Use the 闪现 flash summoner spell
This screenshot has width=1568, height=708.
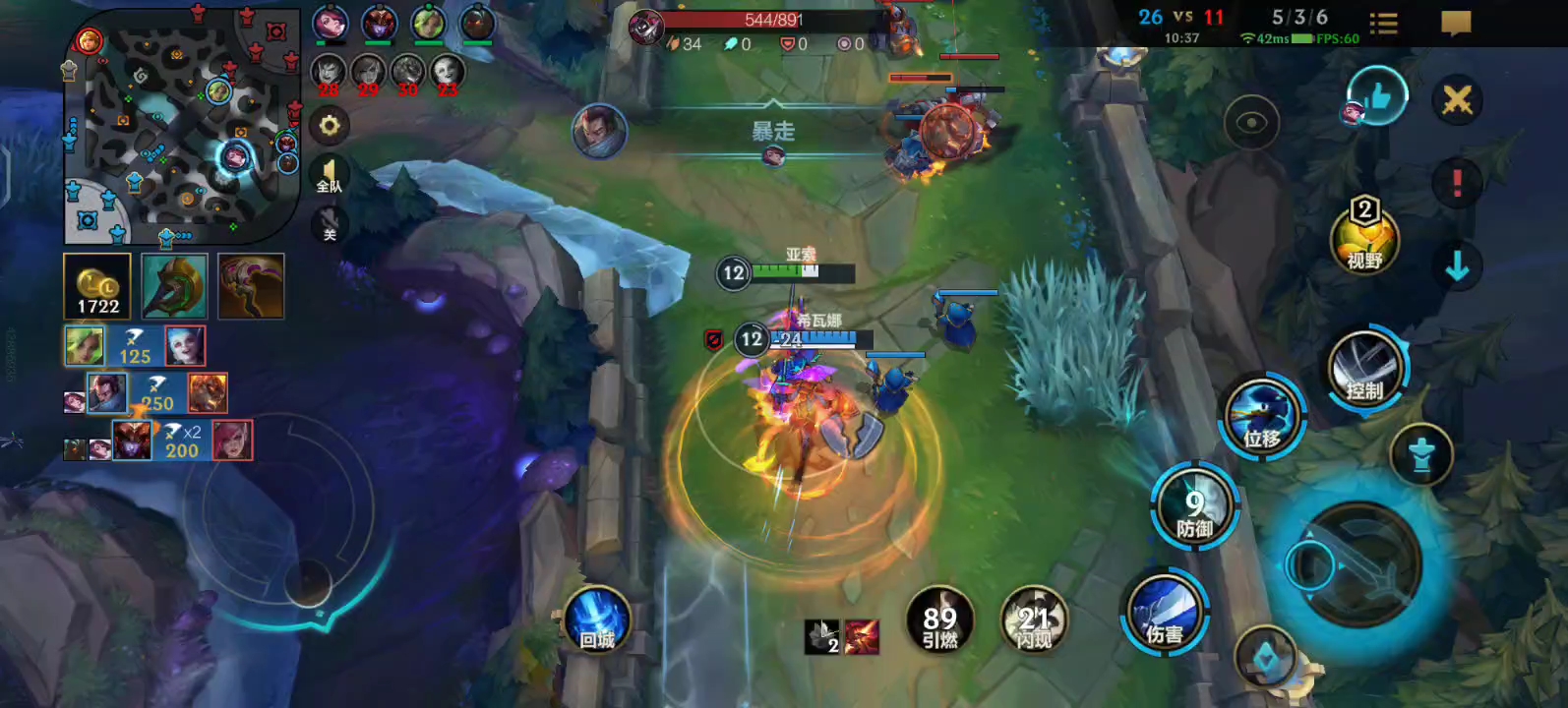[x=1034, y=621]
